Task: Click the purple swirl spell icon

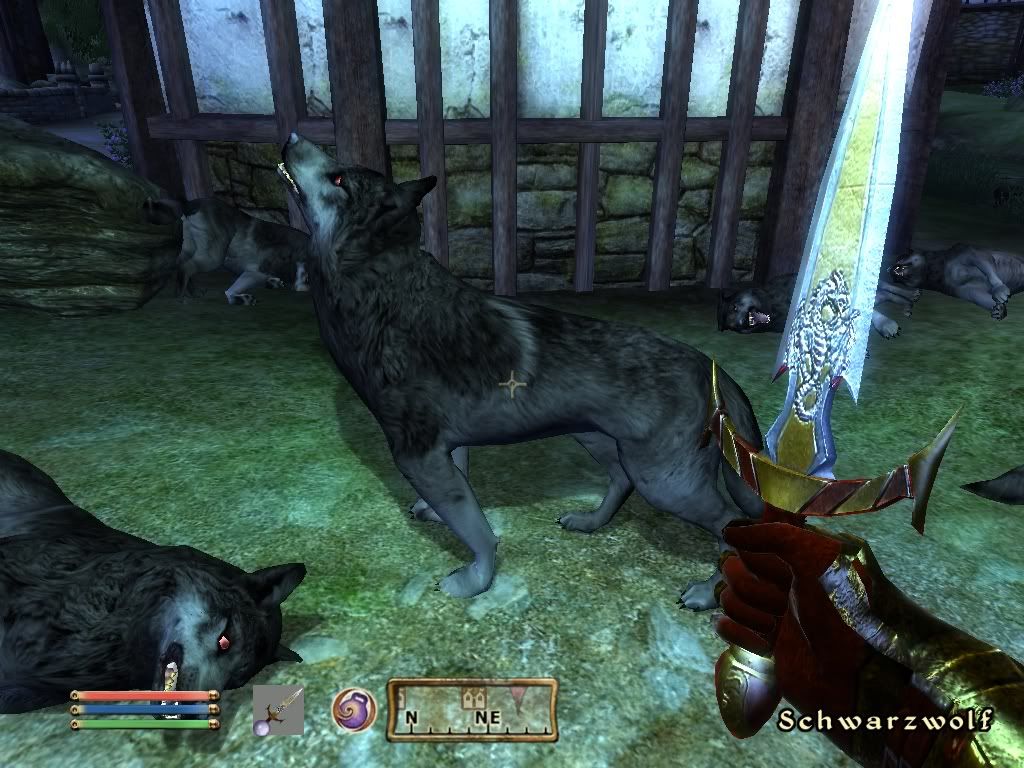Action: [353, 709]
